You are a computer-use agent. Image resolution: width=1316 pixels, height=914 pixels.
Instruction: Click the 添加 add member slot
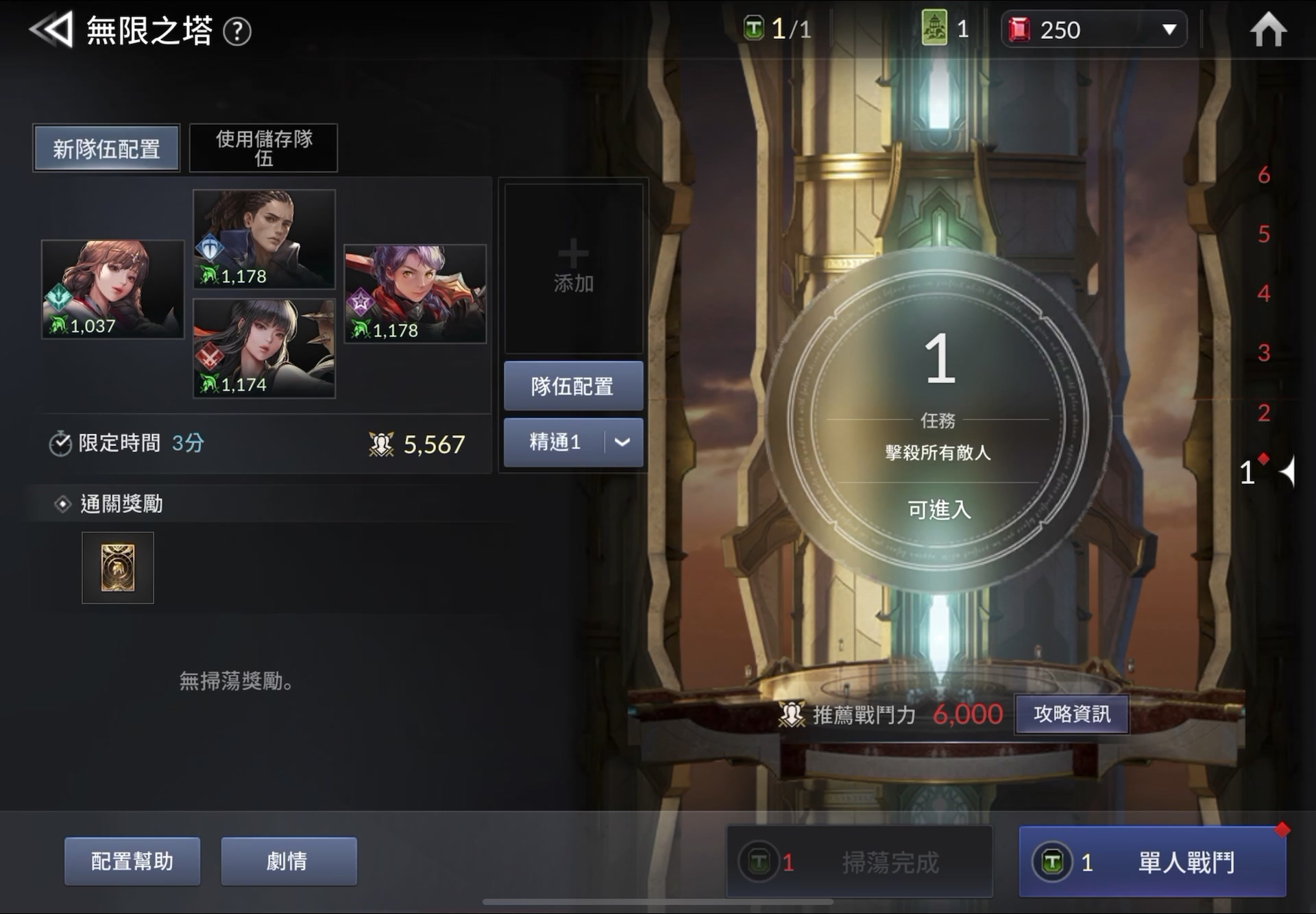[x=574, y=269]
